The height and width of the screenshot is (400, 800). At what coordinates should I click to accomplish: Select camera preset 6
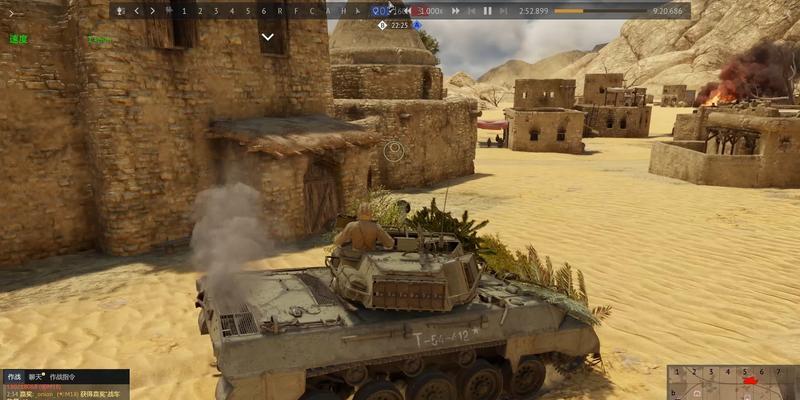[263, 11]
